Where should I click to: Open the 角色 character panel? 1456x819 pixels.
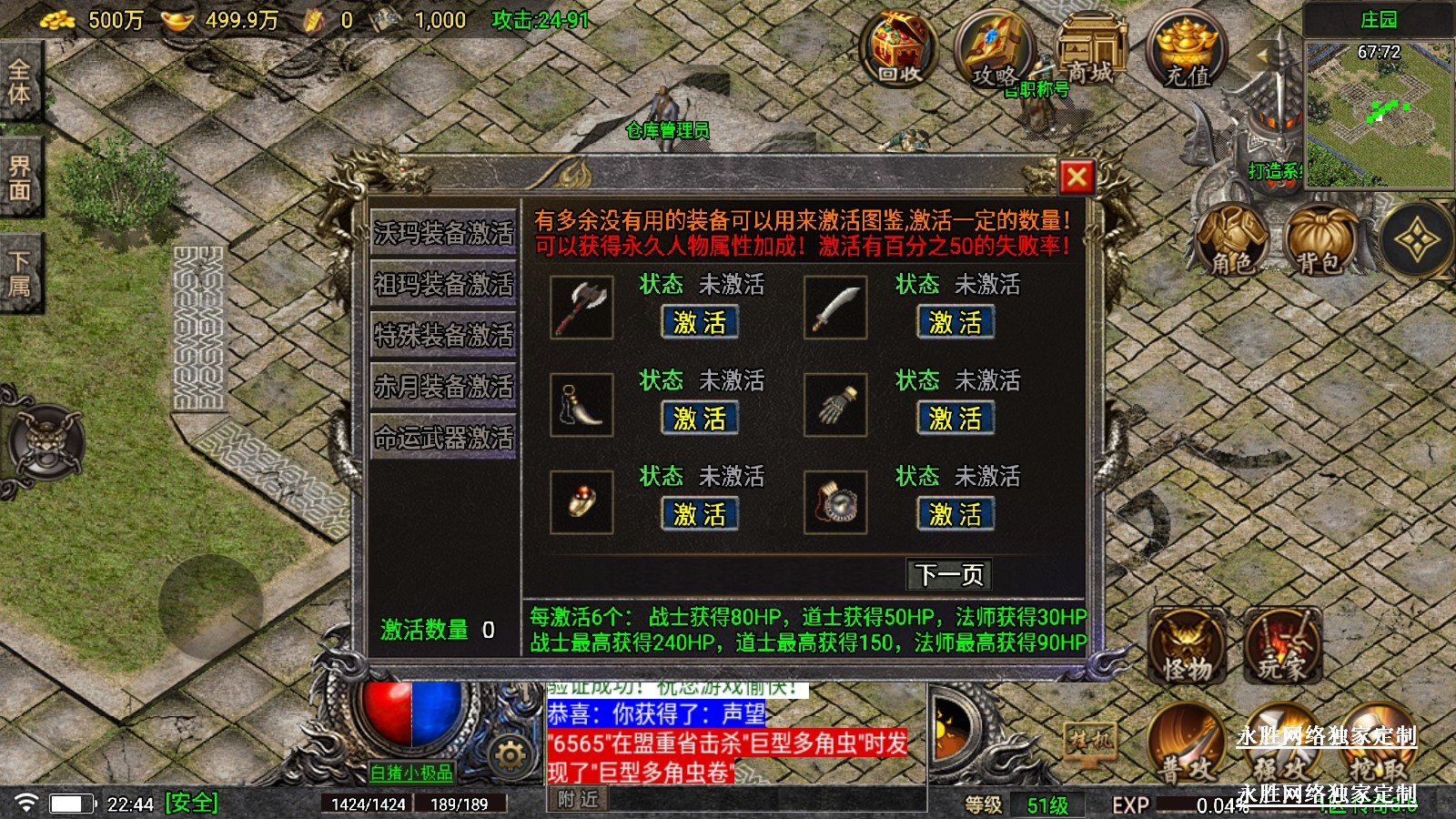point(1232,240)
